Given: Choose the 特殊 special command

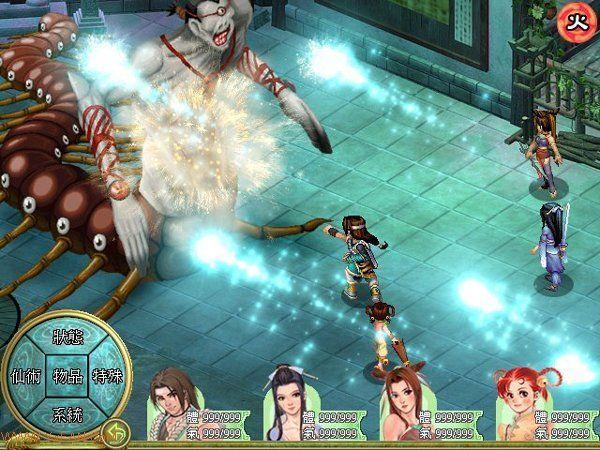Looking at the screenshot, I should coord(108,377).
